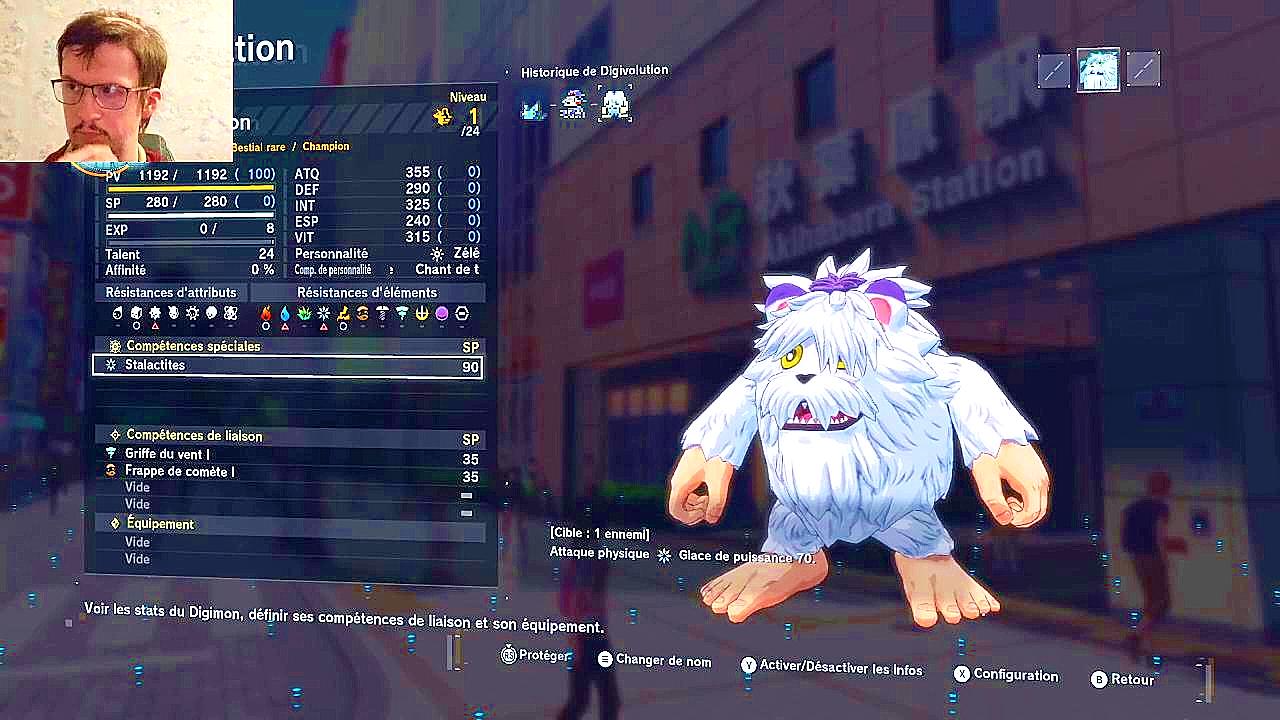The height and width of the screenshot is (720, 1280).
Task: Select the white Digimon portrait in the party slots
Action: pos(1097,70)
